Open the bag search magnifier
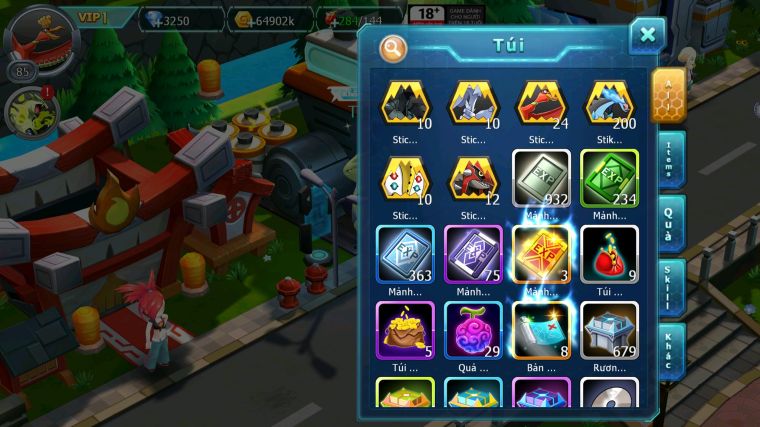Image resolution: width=760 pixels, height=427 pixels. click(x=393, y=47)
